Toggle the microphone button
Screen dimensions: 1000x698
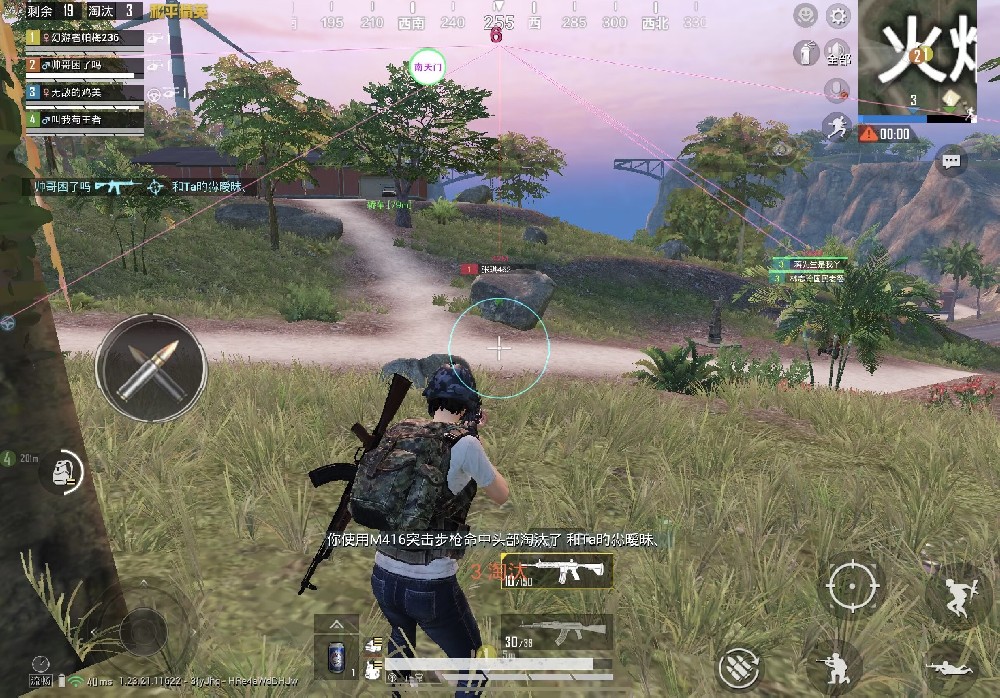pyautogui.click(x=837, y=91)
